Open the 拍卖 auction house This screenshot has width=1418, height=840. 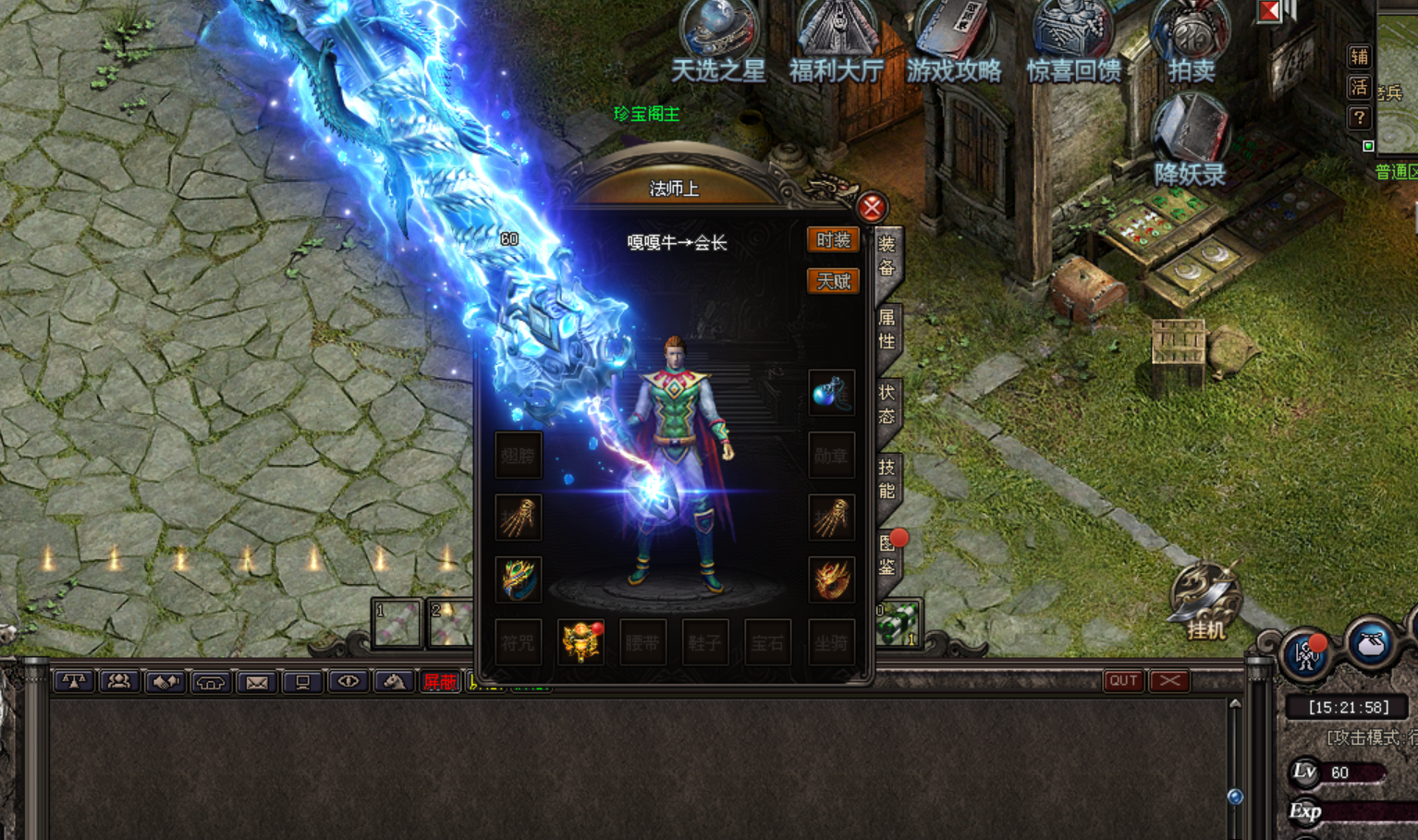[1191, 42]
